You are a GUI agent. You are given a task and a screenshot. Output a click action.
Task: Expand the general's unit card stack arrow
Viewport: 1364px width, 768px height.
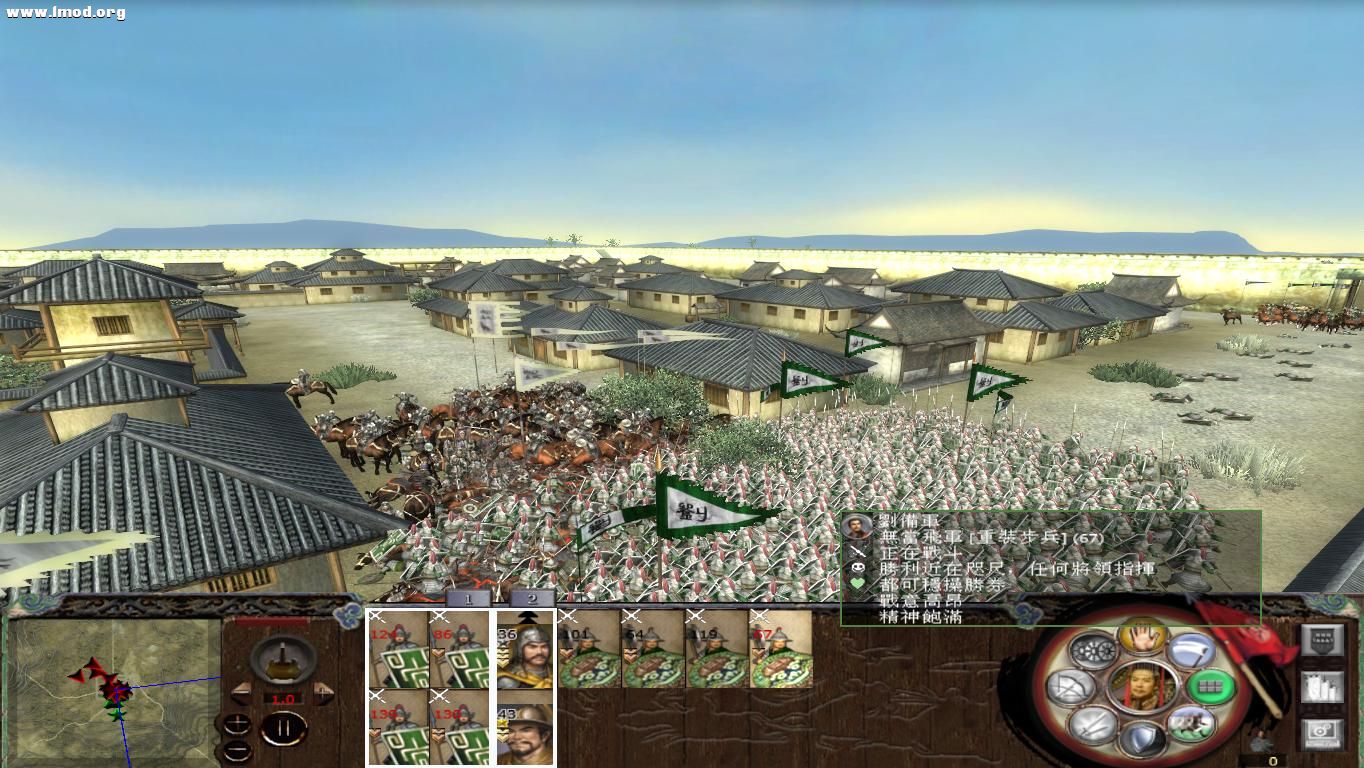point(527,615)
